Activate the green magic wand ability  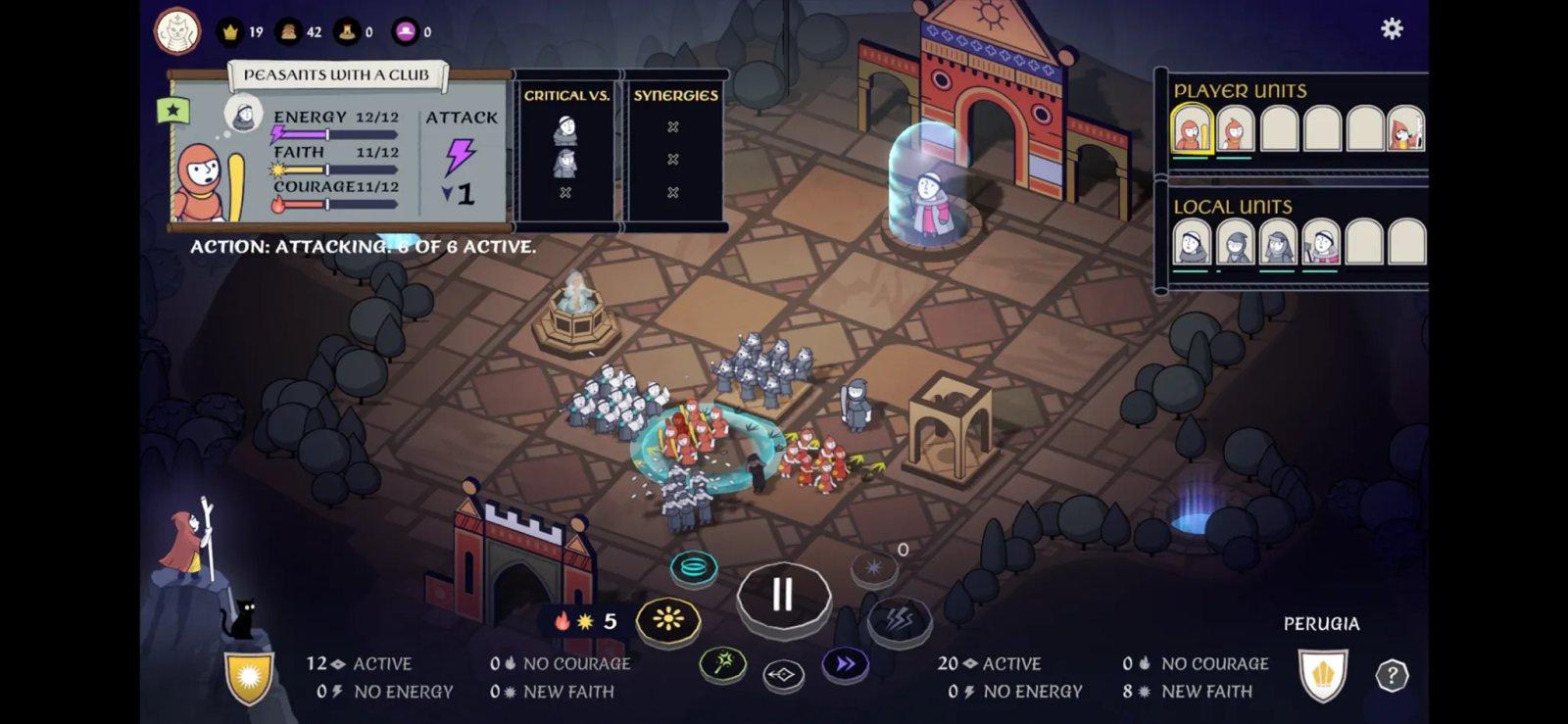click(x=722, y=663)
